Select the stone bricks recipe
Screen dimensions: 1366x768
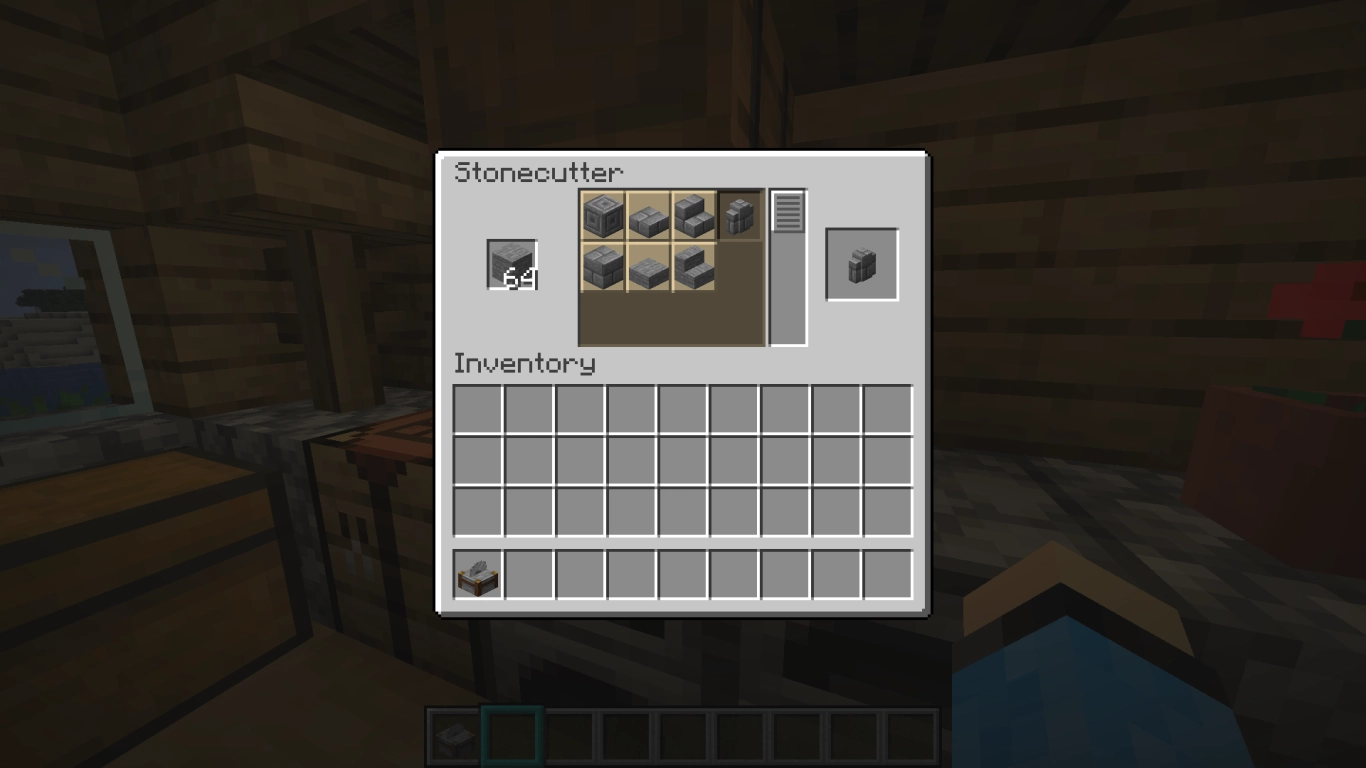(x=604, y=267)
